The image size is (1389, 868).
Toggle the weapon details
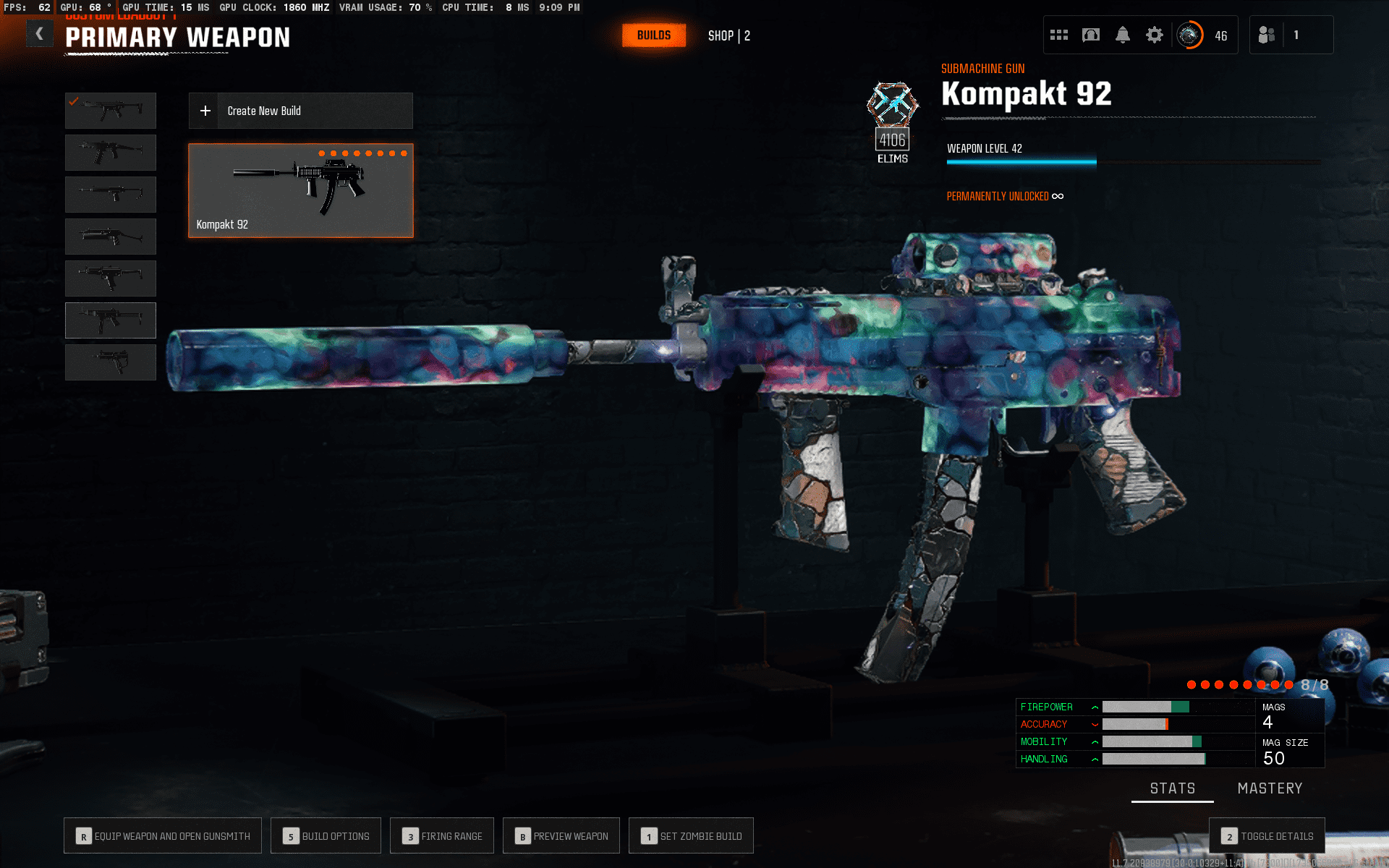click(x=1267, y=836)
